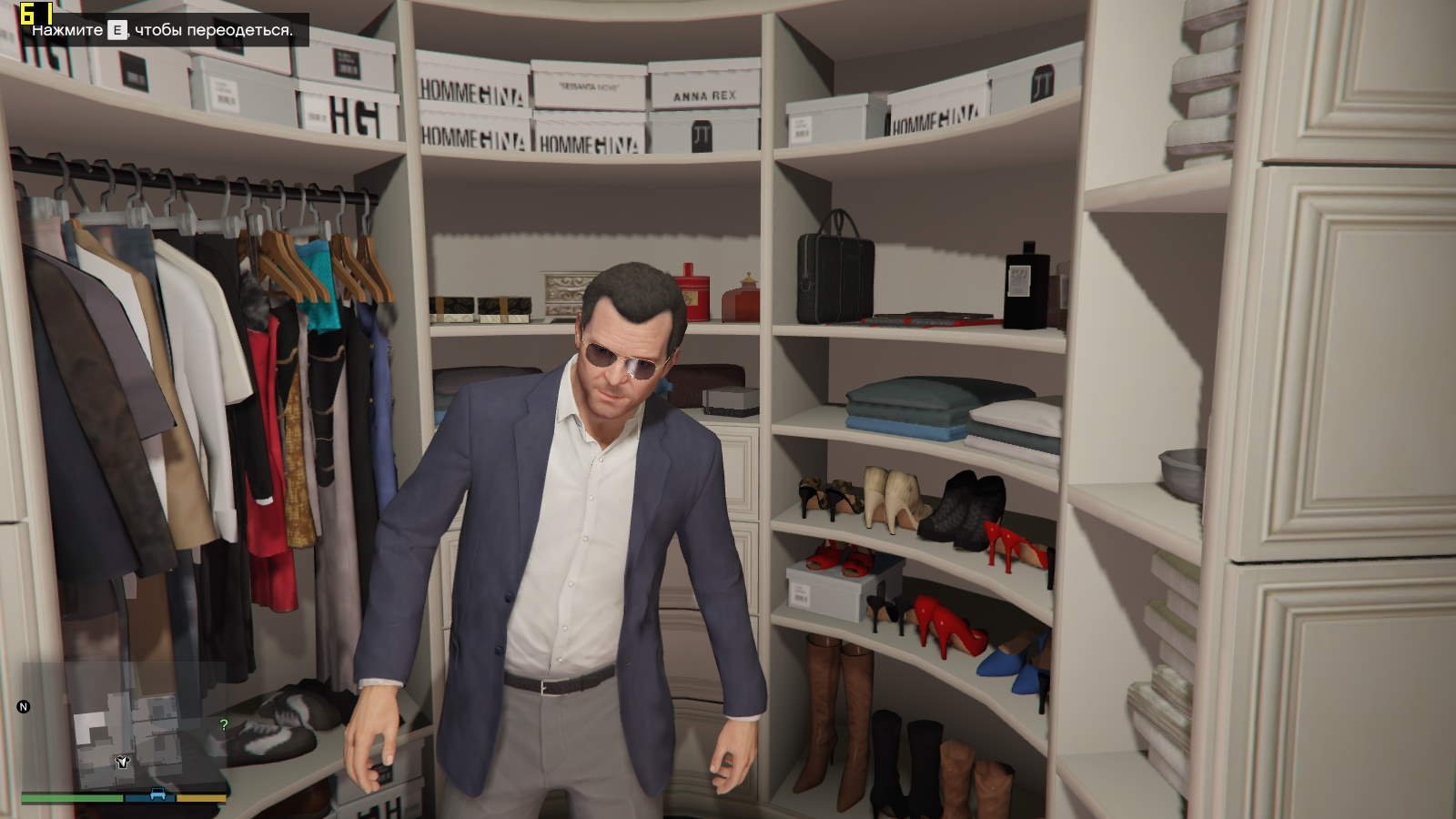Screen dimensions: 1456x819
Task: Click the north compass N indicator
Action: click(24, 706)
